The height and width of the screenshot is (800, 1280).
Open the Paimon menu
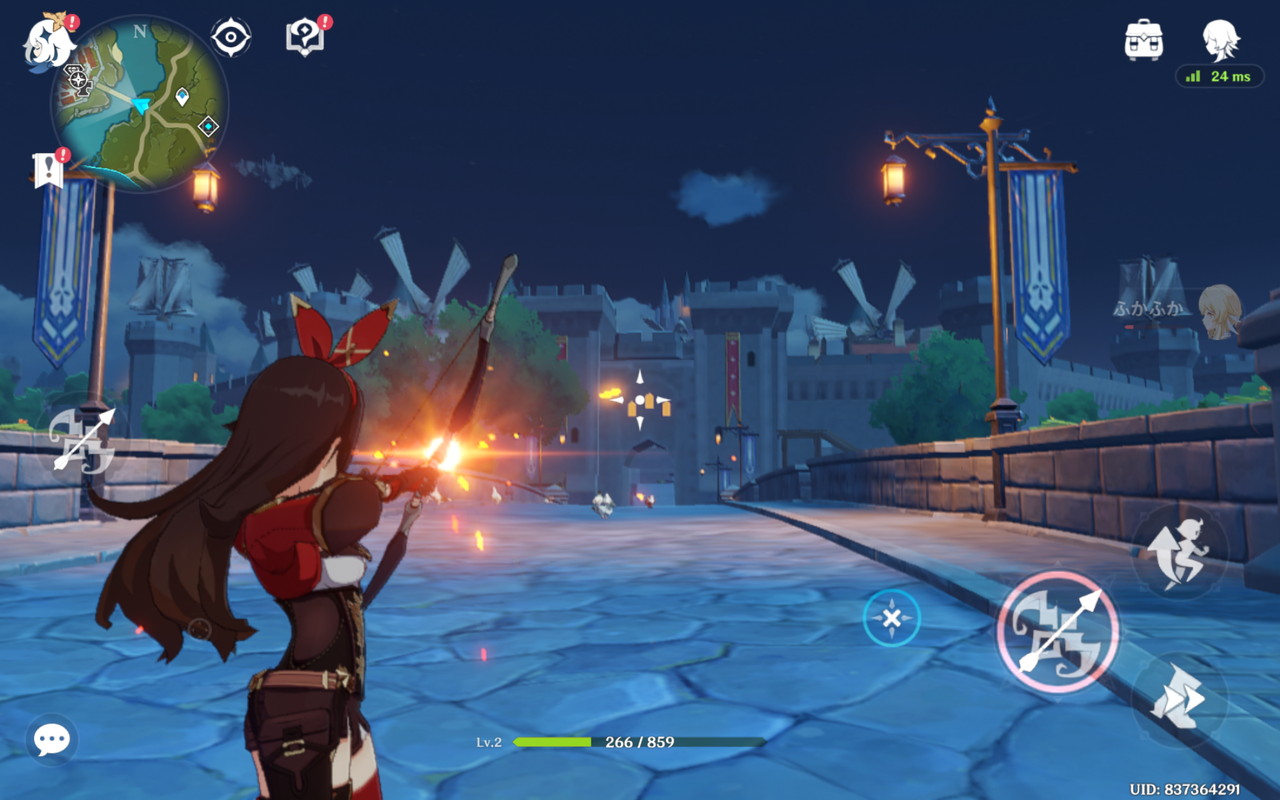(45, 43)
